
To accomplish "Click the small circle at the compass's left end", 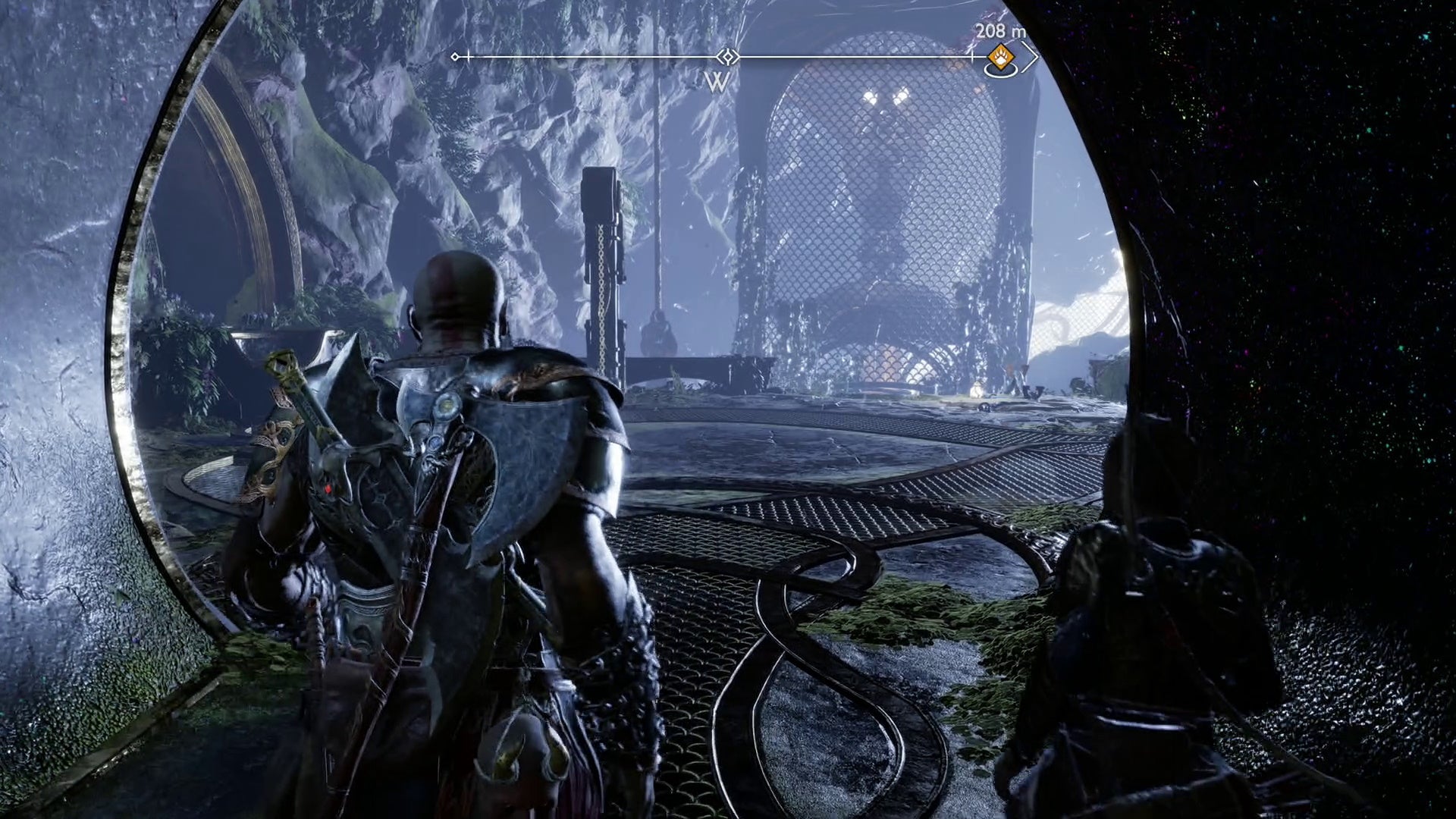I will point(455,55).
